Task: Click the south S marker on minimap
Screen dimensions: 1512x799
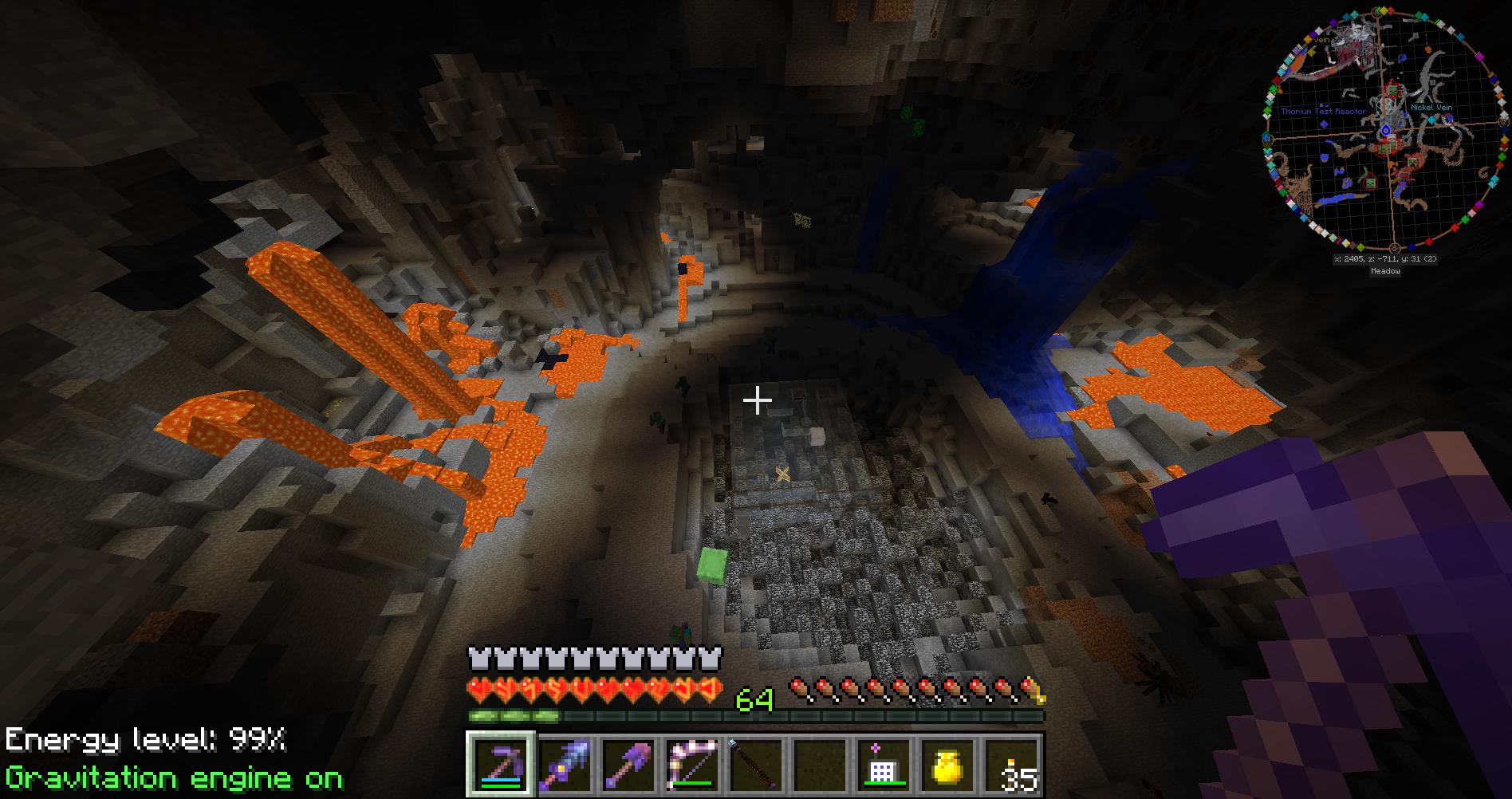Action: [1394, 248]
